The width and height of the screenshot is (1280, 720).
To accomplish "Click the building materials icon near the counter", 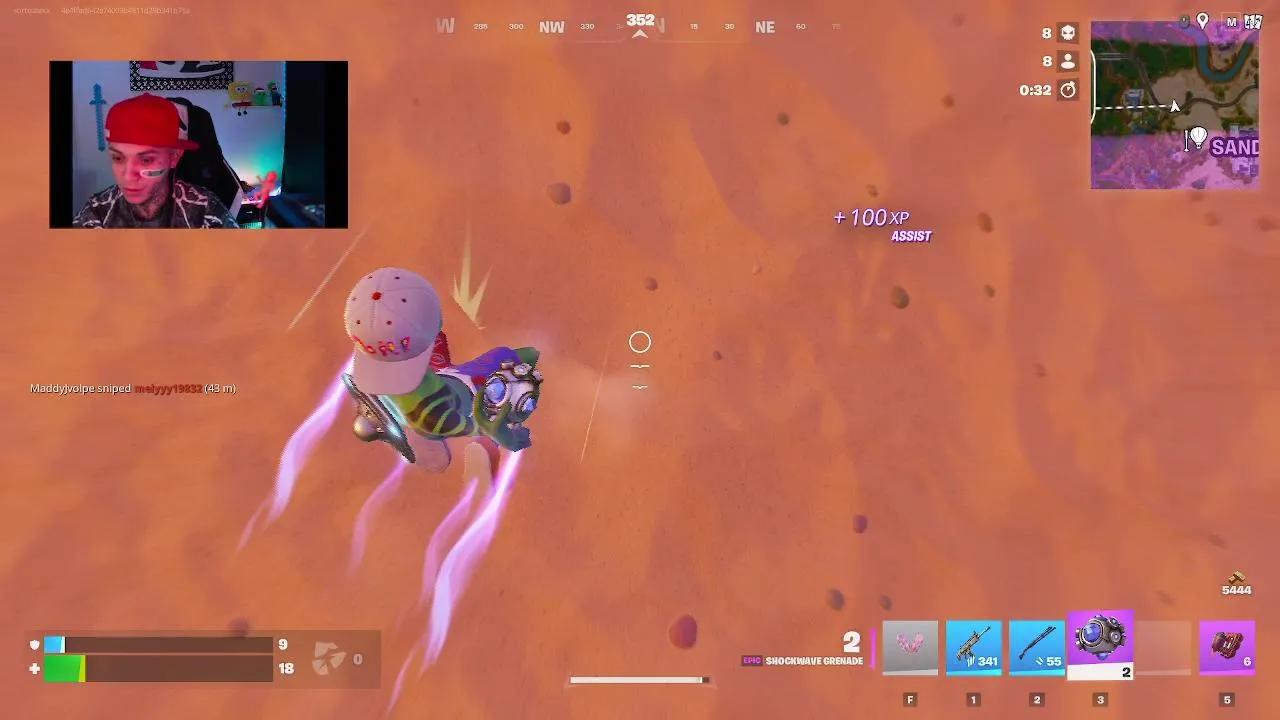I will coord(330,657).
